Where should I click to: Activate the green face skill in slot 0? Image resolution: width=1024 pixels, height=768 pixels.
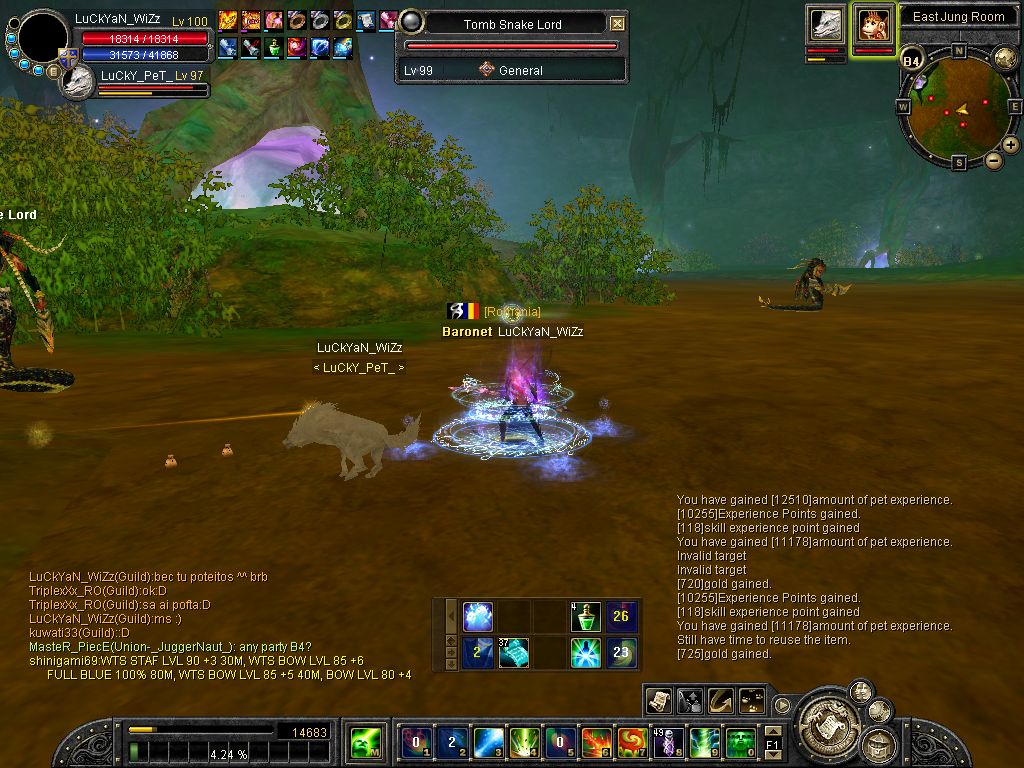[x=740, y=742]
